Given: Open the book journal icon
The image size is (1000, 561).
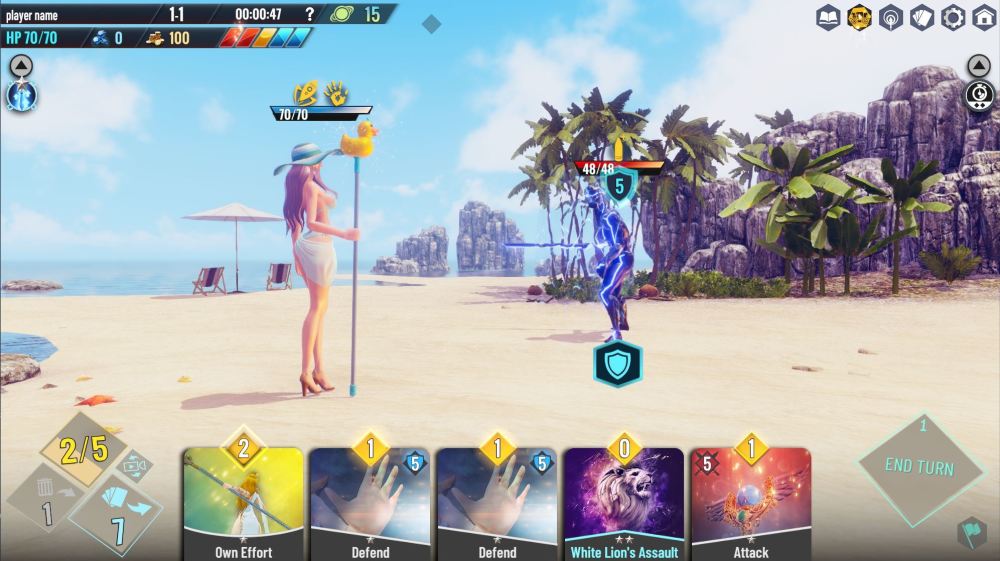Looking at the screenshot, I should pos(828,17).
